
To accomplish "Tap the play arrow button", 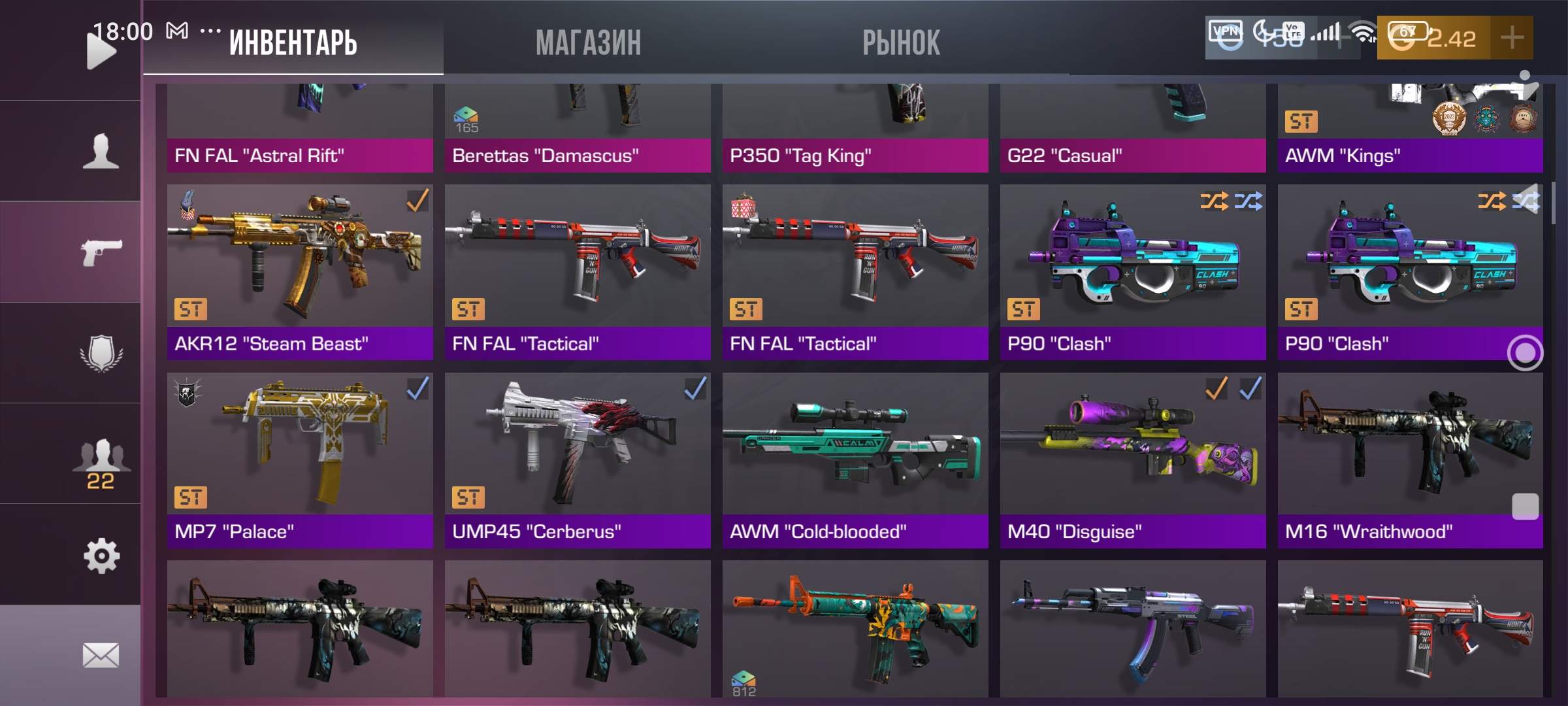I will pyautogui.click(x=101, y=51).
